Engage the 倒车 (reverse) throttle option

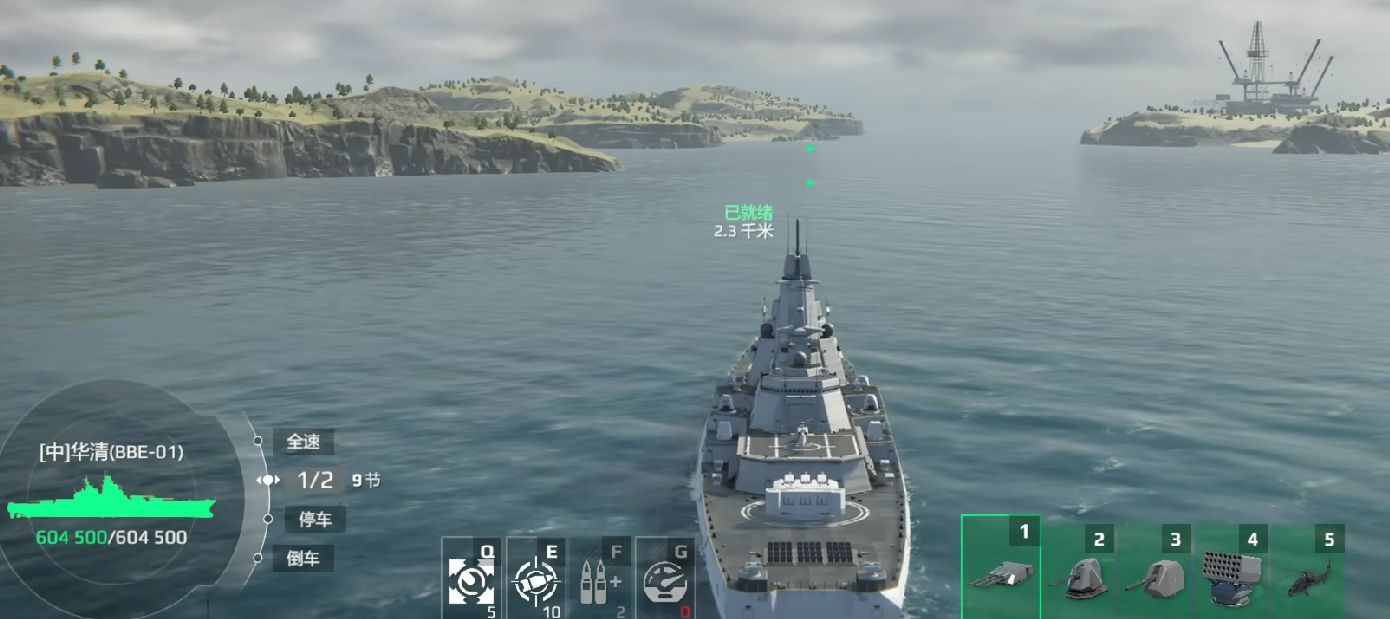pos(303,558)
